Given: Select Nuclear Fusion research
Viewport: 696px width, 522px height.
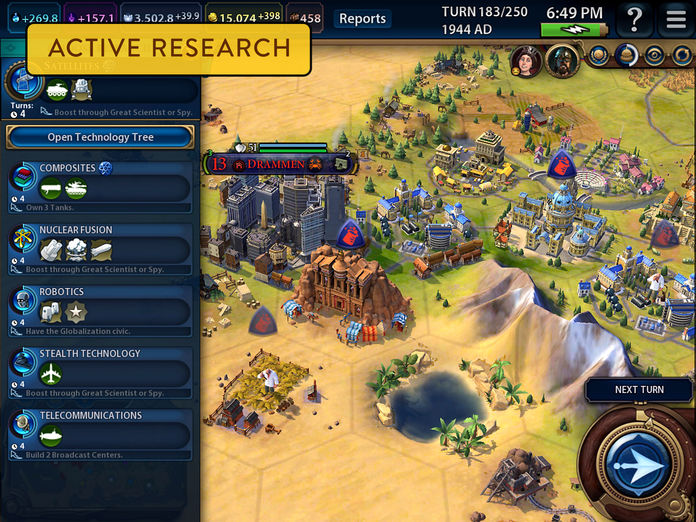Looking at the screenshot, I should click(100, 249).
